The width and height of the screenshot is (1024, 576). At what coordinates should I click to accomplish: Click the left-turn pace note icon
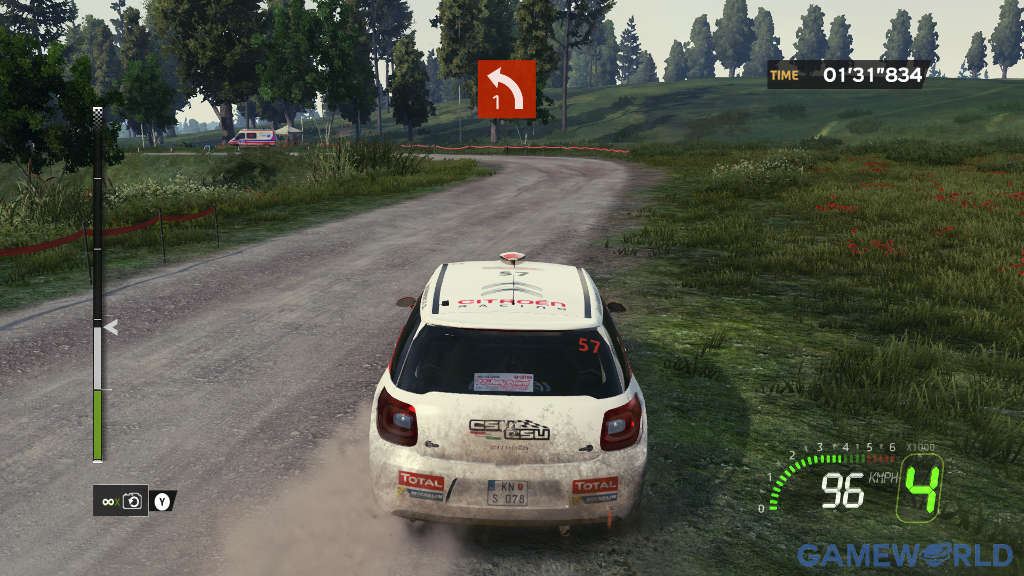click(x=506, y=89)
